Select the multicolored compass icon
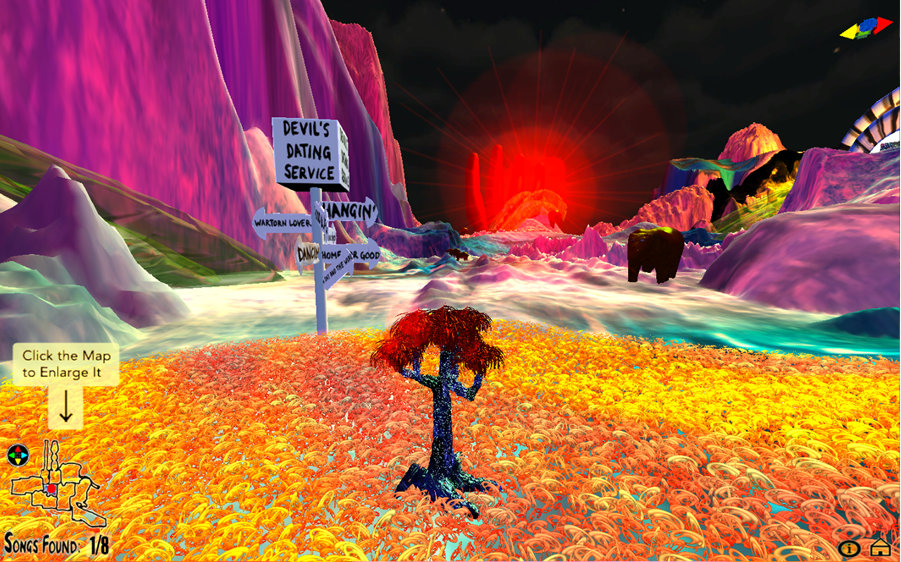Screen dimensions: 901x562 866,27
